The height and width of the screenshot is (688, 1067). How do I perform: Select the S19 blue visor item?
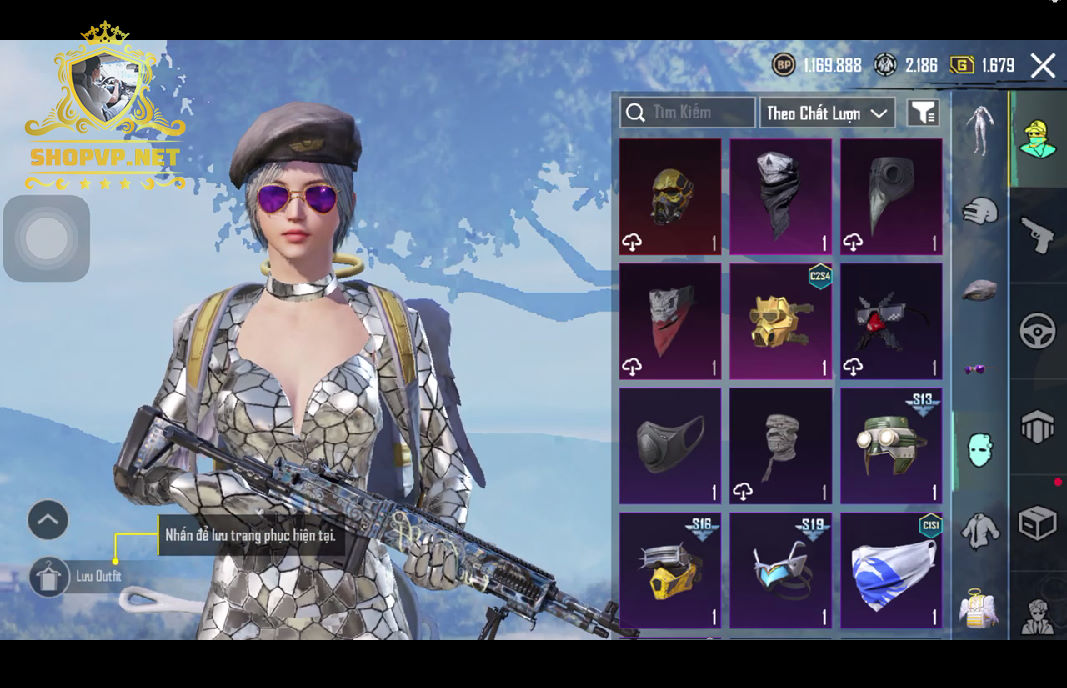coord(780,571)
